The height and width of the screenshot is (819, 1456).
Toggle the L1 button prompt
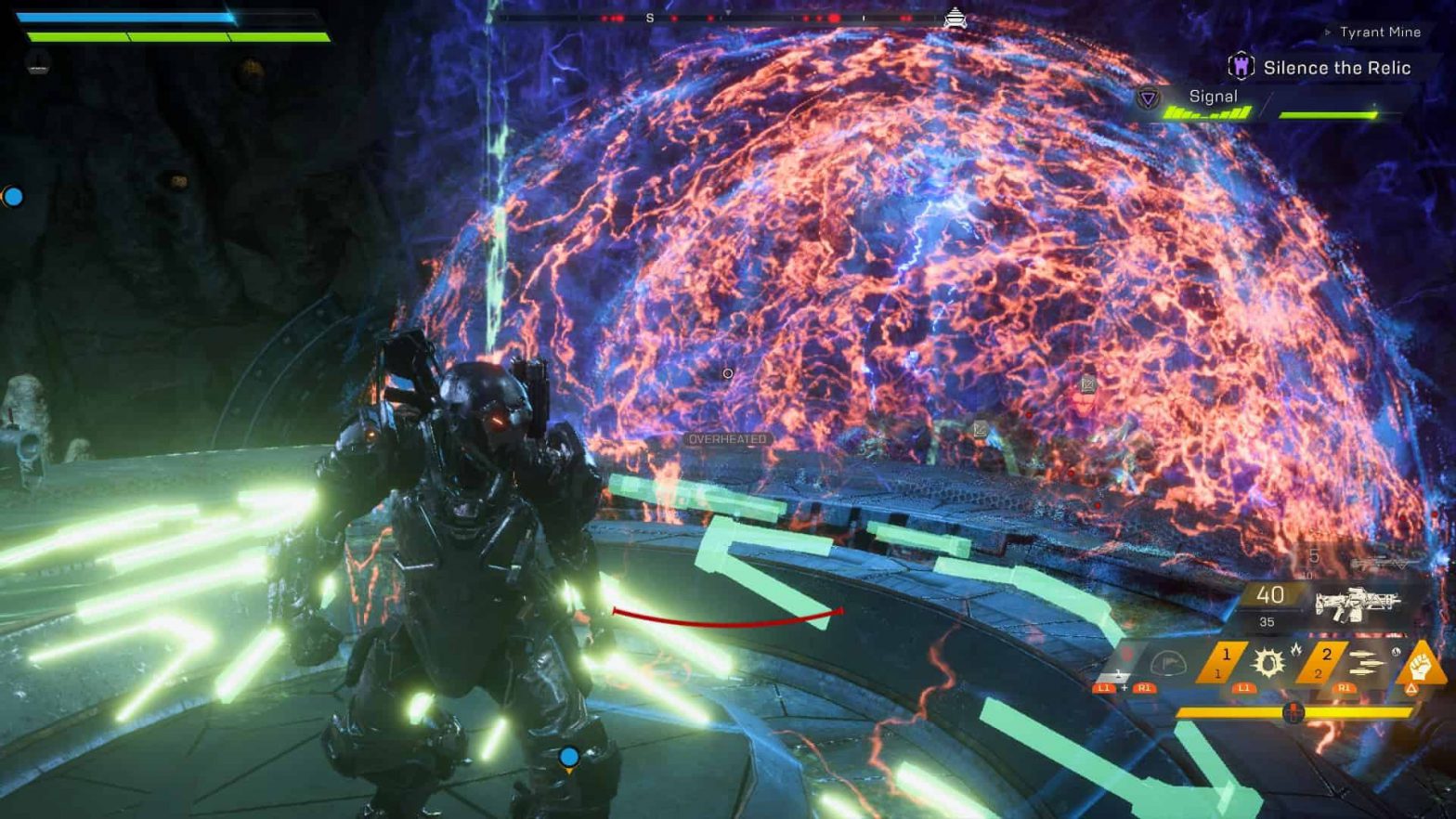point(1244,688)
